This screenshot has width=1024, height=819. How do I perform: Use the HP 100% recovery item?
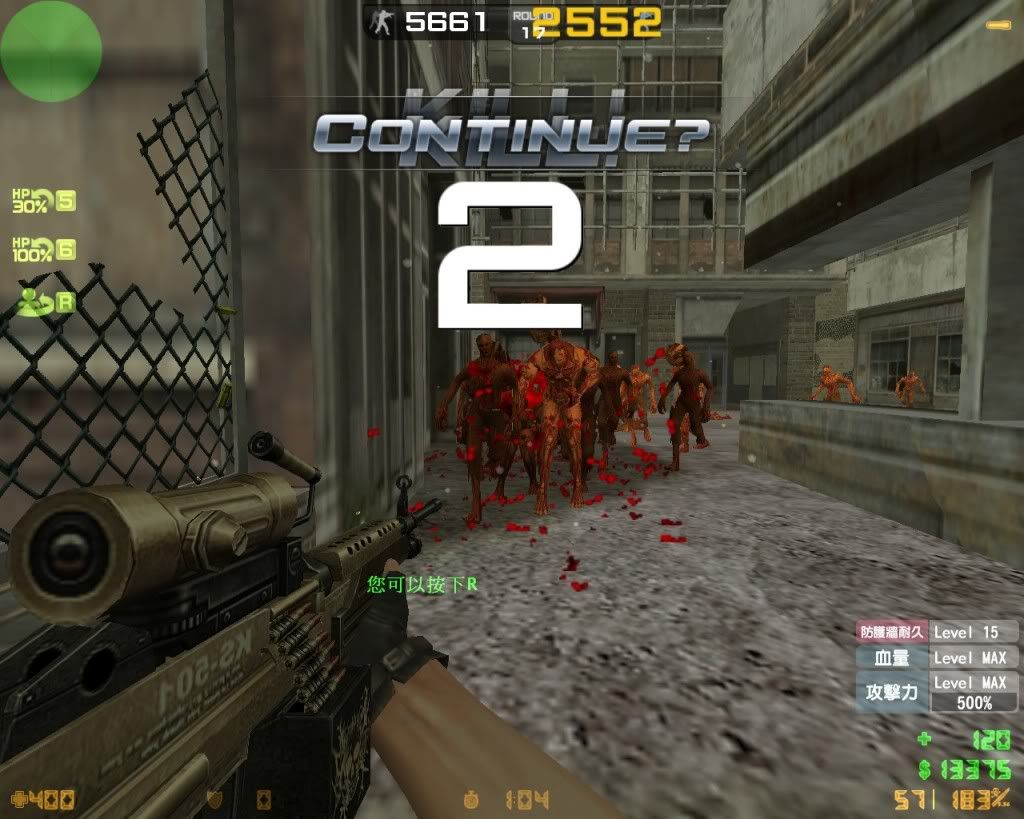42,249
